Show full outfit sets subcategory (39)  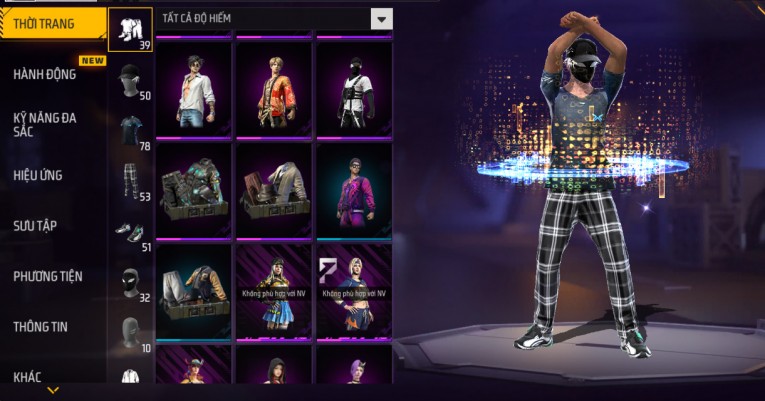tap(130, 29)
